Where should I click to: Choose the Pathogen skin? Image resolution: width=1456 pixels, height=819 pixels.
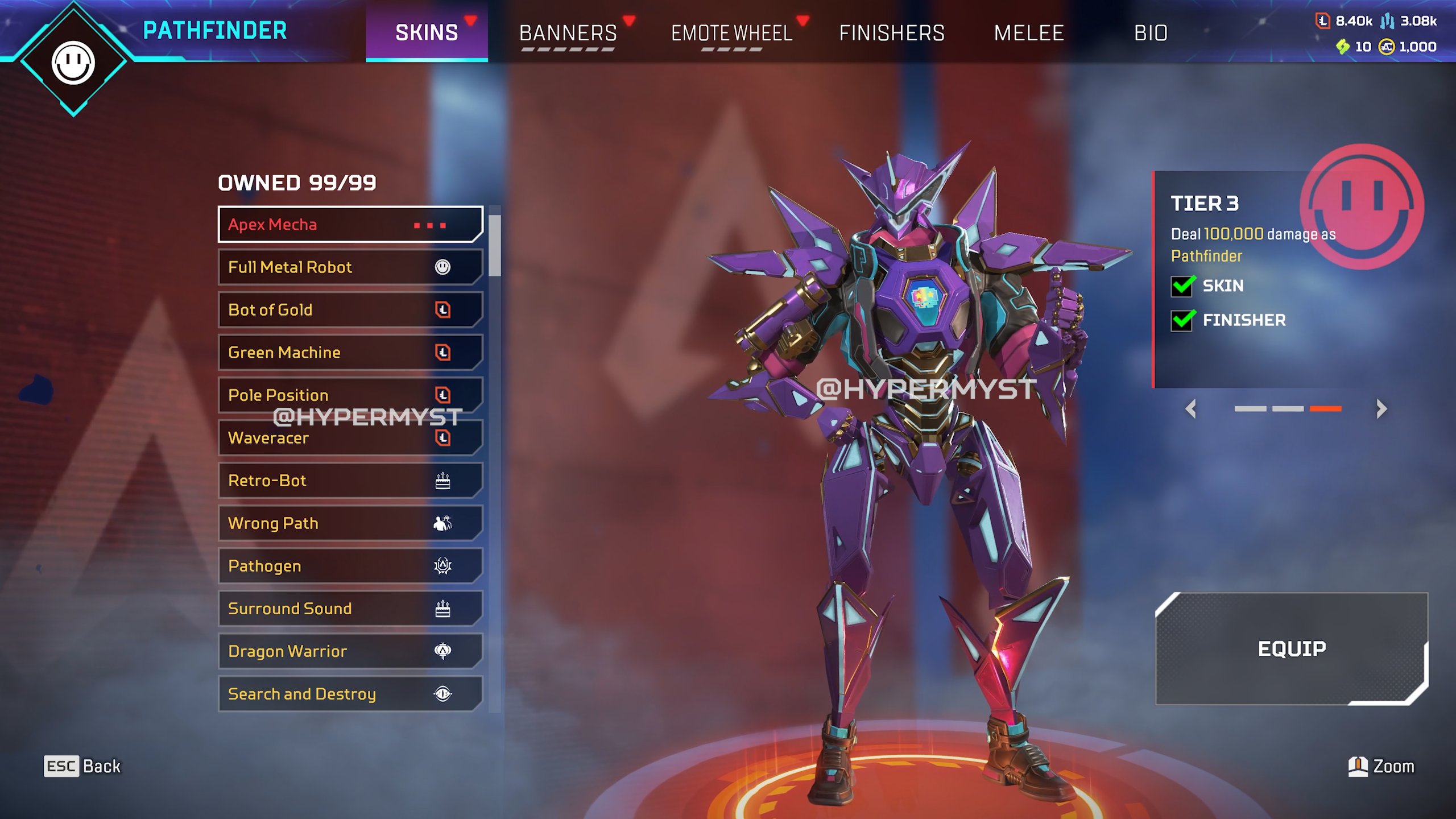[350, 566]
